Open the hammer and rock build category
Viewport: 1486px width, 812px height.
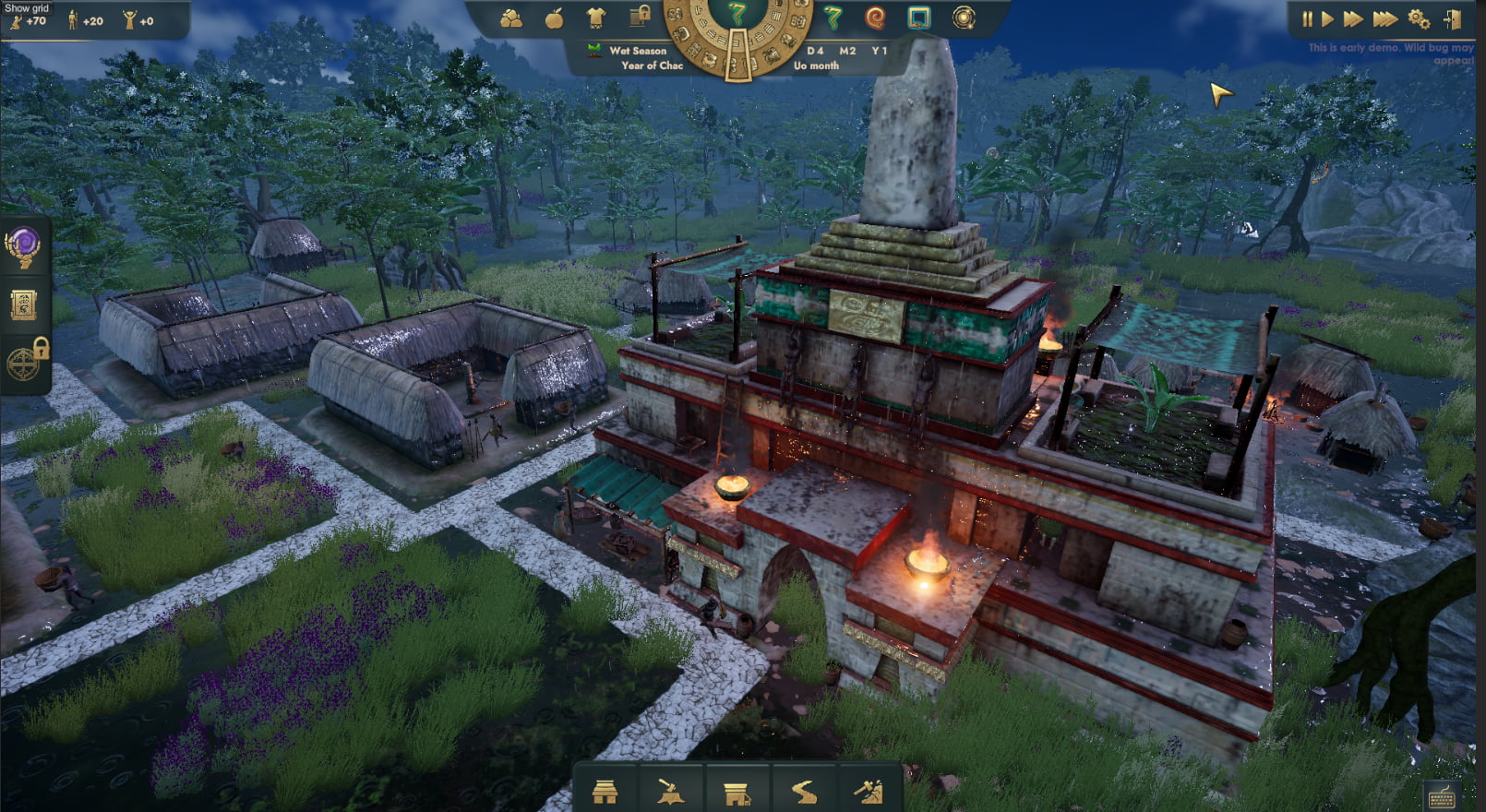[x=869, y=792]
